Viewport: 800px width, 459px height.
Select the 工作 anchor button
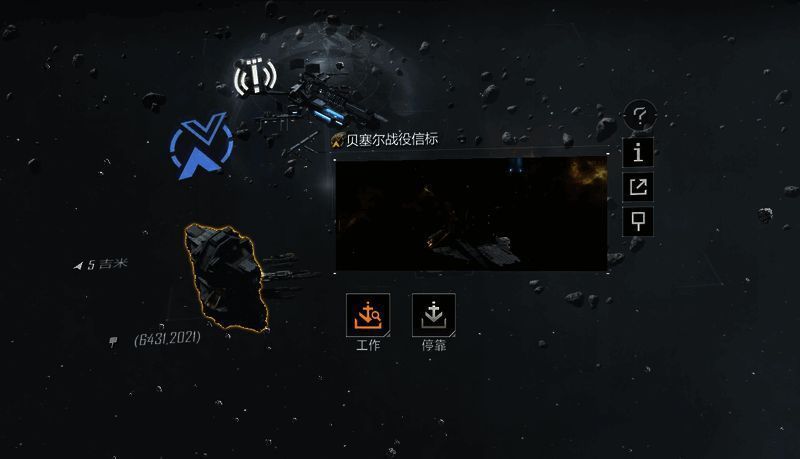[366, 313]
